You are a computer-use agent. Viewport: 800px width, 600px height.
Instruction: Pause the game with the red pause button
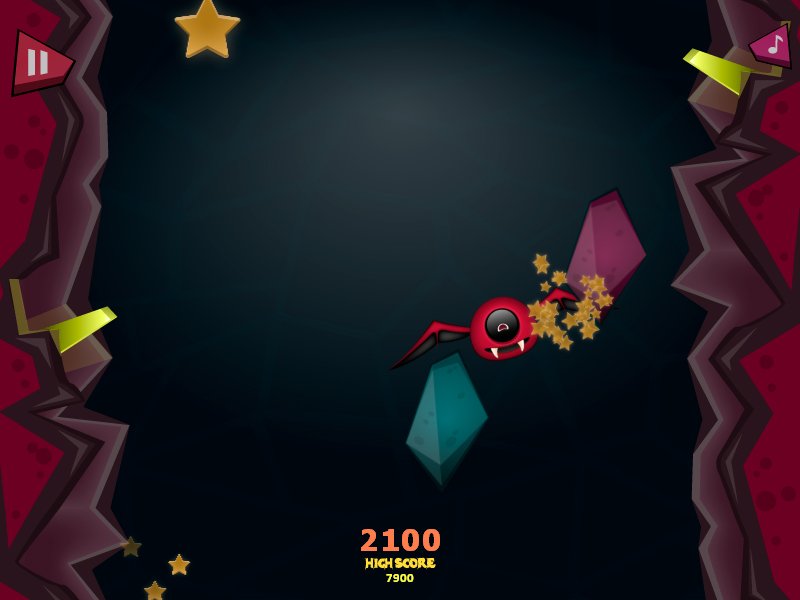(37, 63)
